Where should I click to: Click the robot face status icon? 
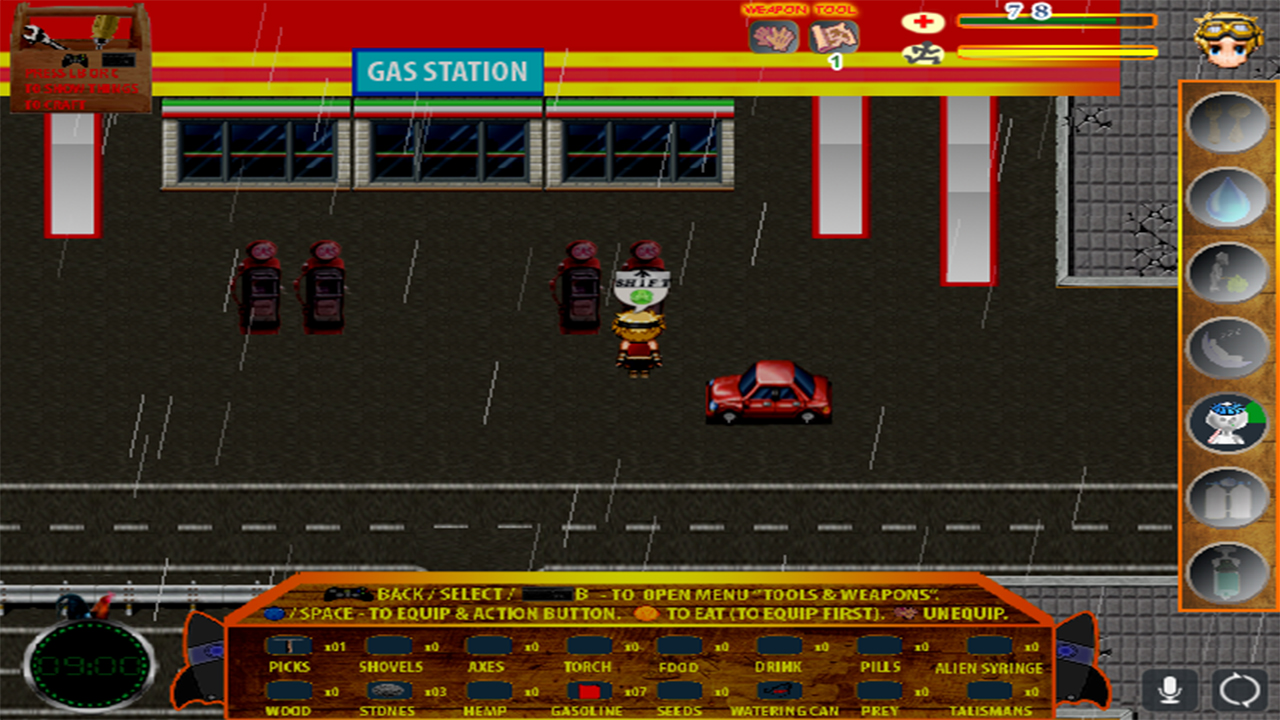tap(1228, 422)
